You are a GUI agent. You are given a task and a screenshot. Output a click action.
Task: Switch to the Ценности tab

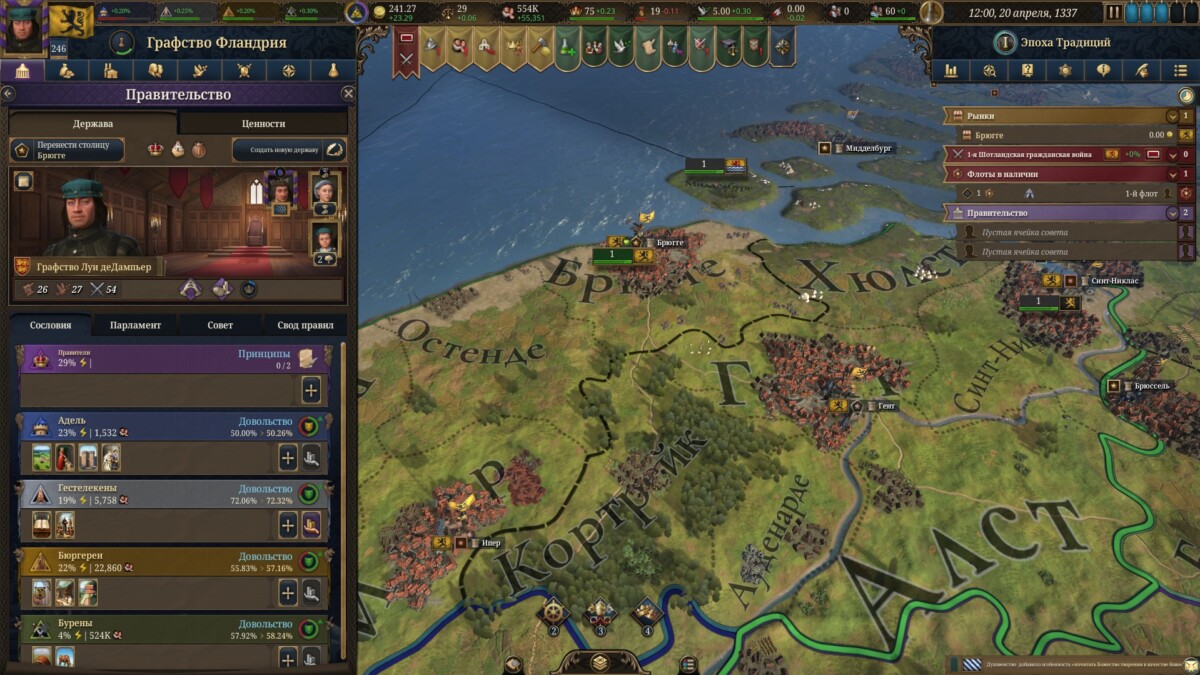(x=264, y=123)
